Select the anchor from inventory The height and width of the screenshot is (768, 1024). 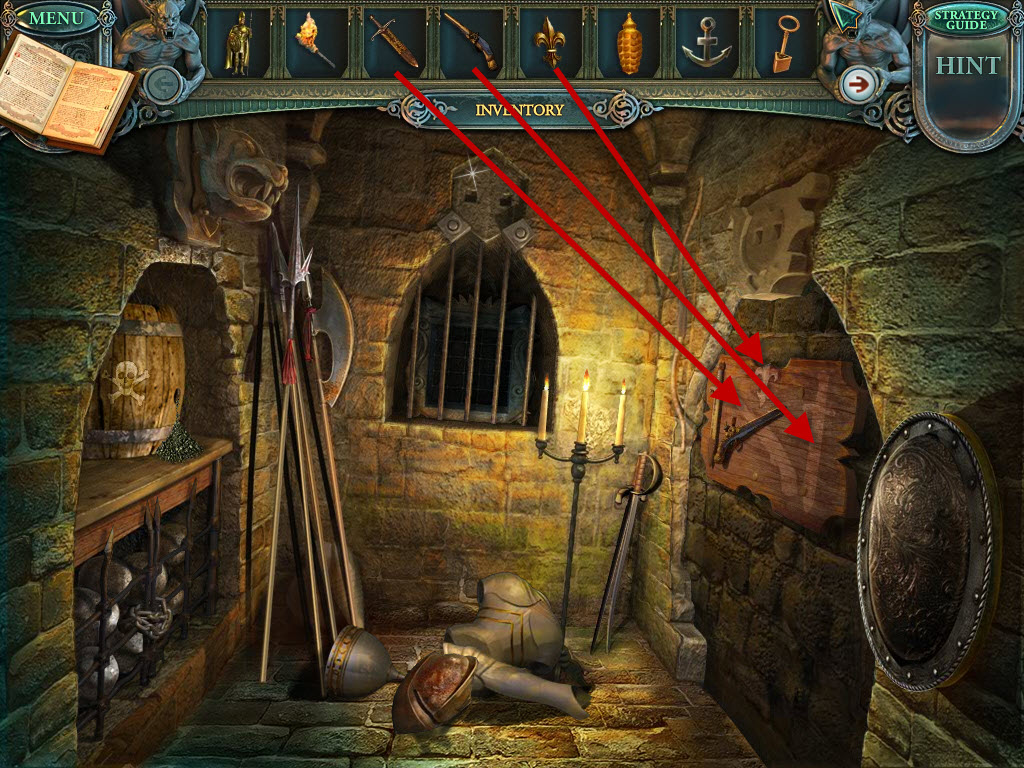[x=705, y=45]
